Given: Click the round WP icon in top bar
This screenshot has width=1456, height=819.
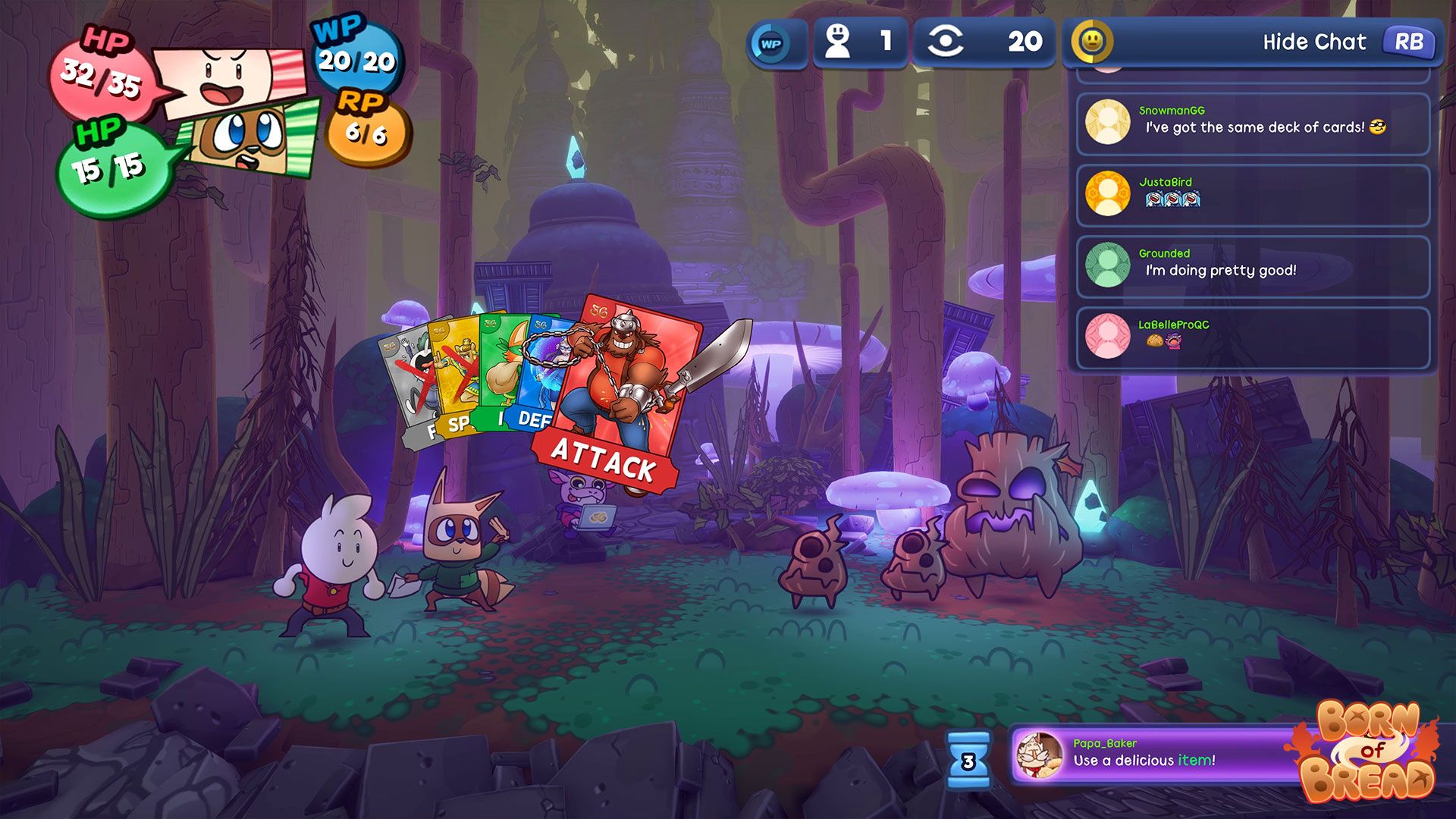Looking at the screenshot, I should pos(771,43).
